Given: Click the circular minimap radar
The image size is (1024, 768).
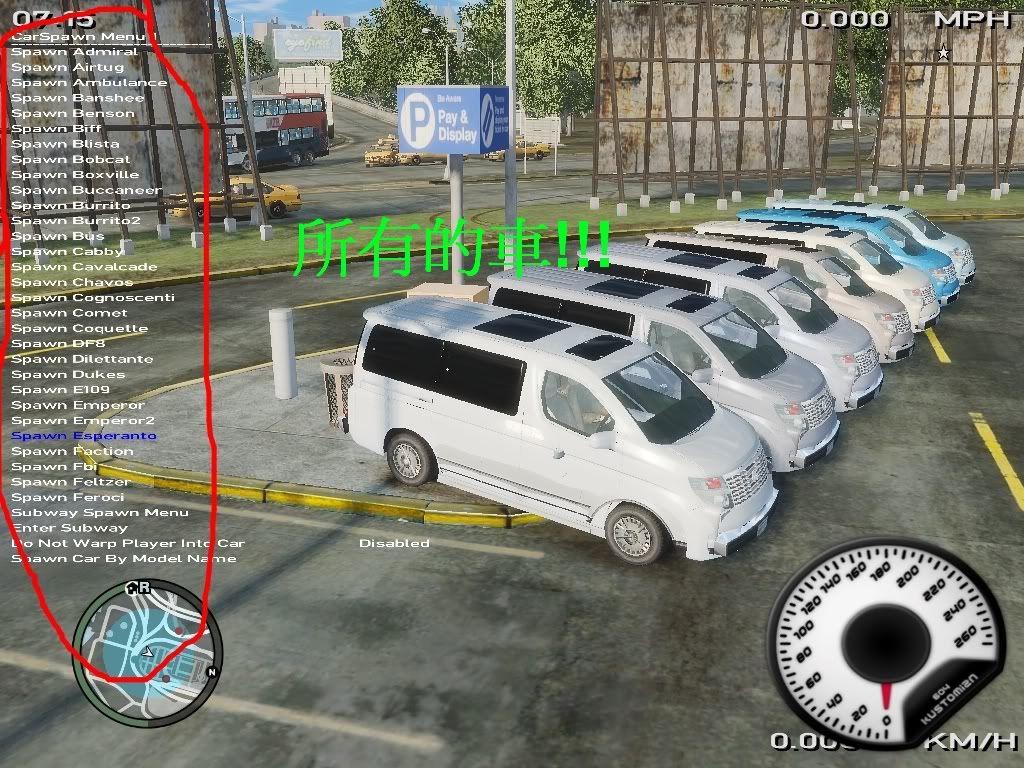Looking at the screenshot, I should [147, 654].
